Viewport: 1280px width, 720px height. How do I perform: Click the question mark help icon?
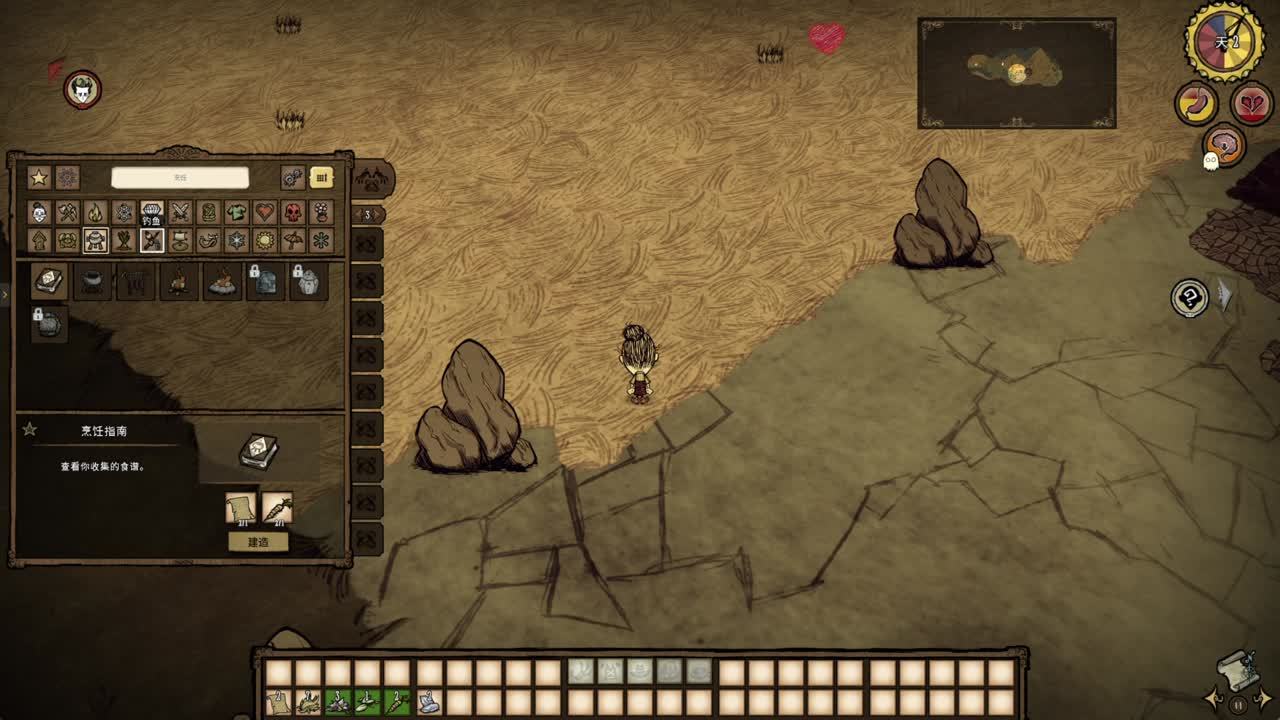pyautogui.click(x=1190, y=298)
